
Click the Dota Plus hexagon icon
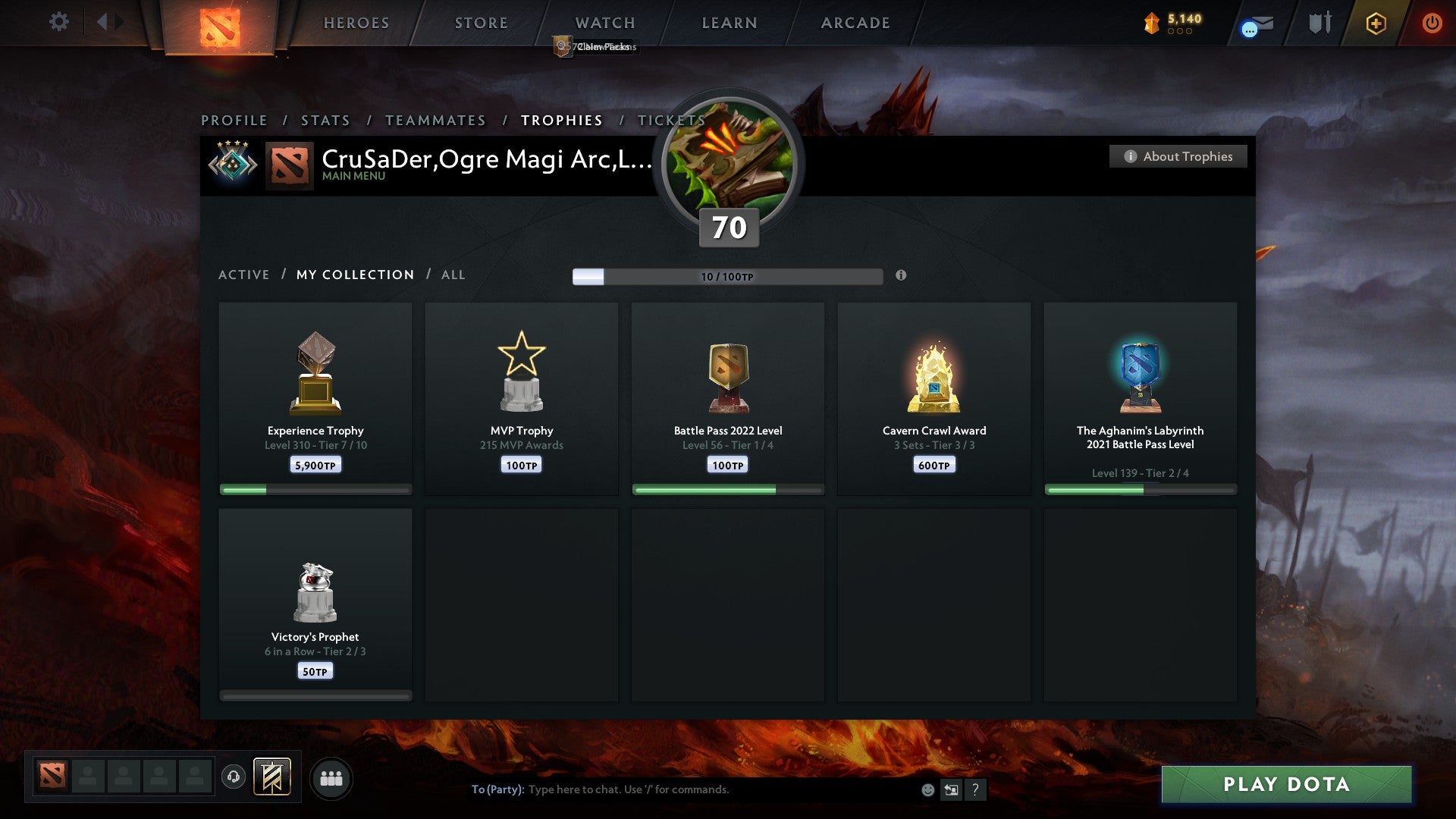point(1376,24)
